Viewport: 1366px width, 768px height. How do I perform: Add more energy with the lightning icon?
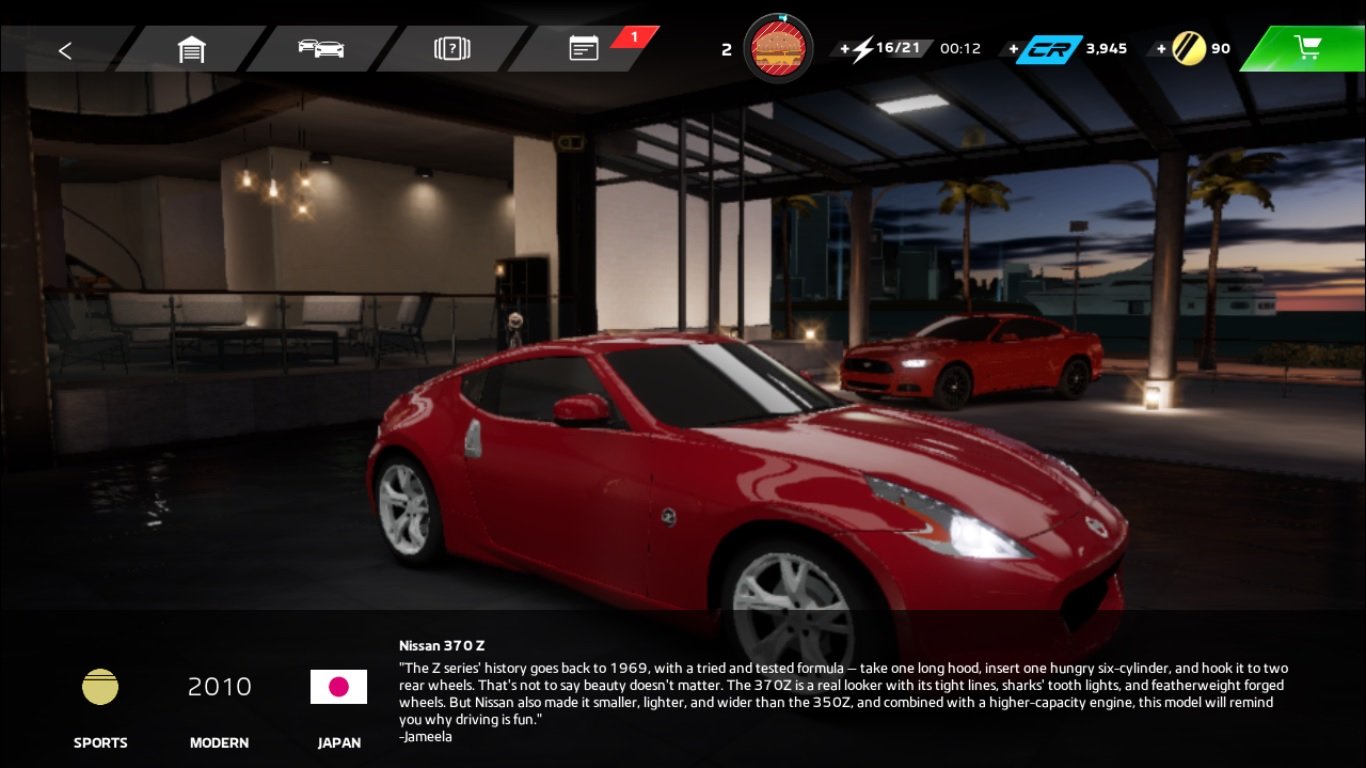[858, 49]
